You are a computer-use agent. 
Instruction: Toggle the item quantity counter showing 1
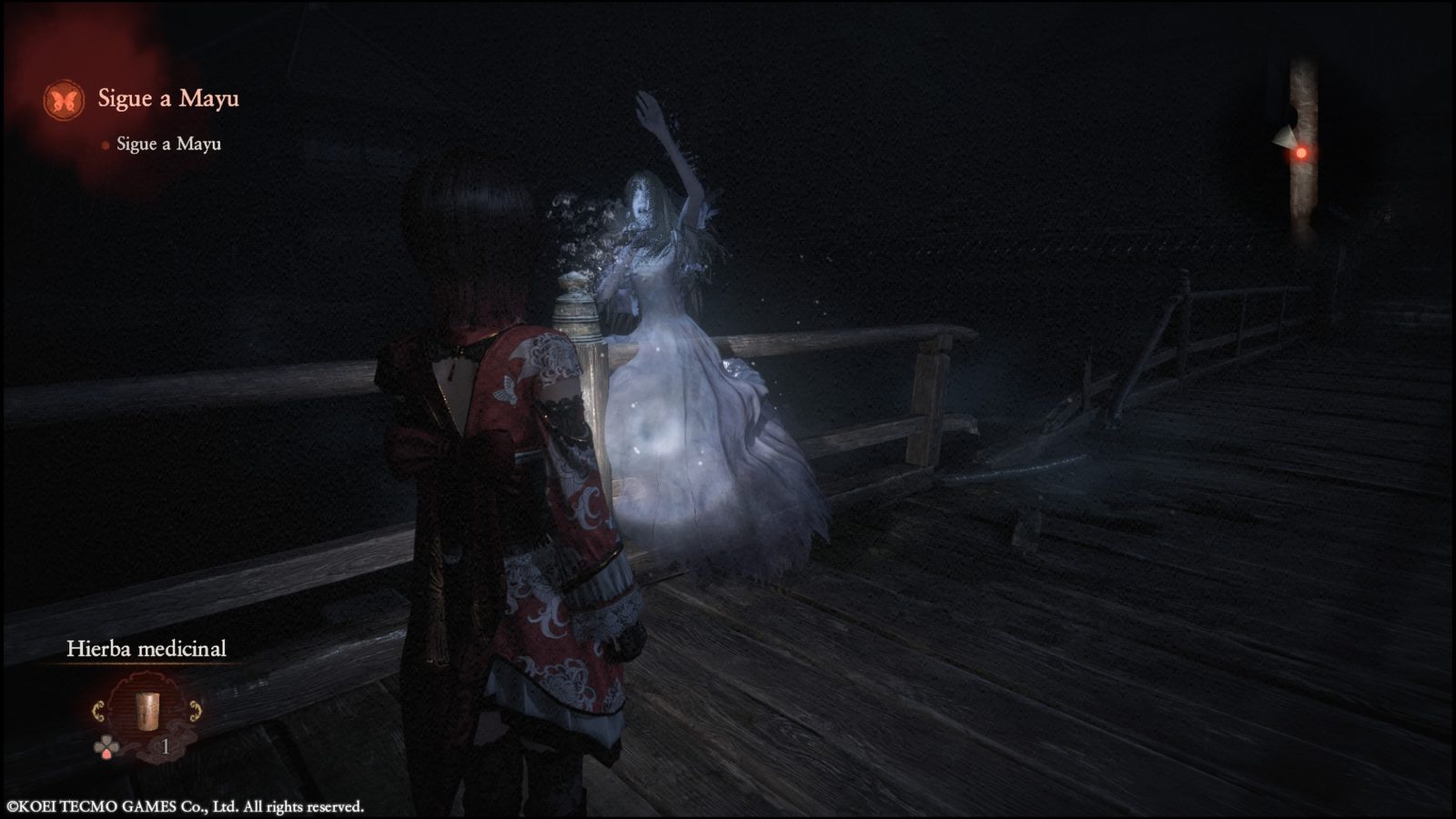point(167,747)
